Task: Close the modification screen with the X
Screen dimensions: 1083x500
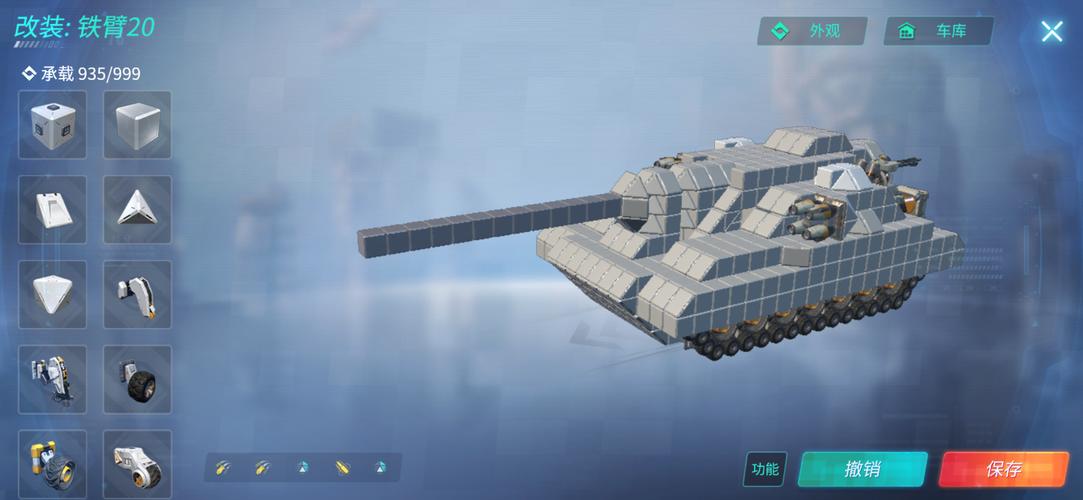Action: 1051,31
